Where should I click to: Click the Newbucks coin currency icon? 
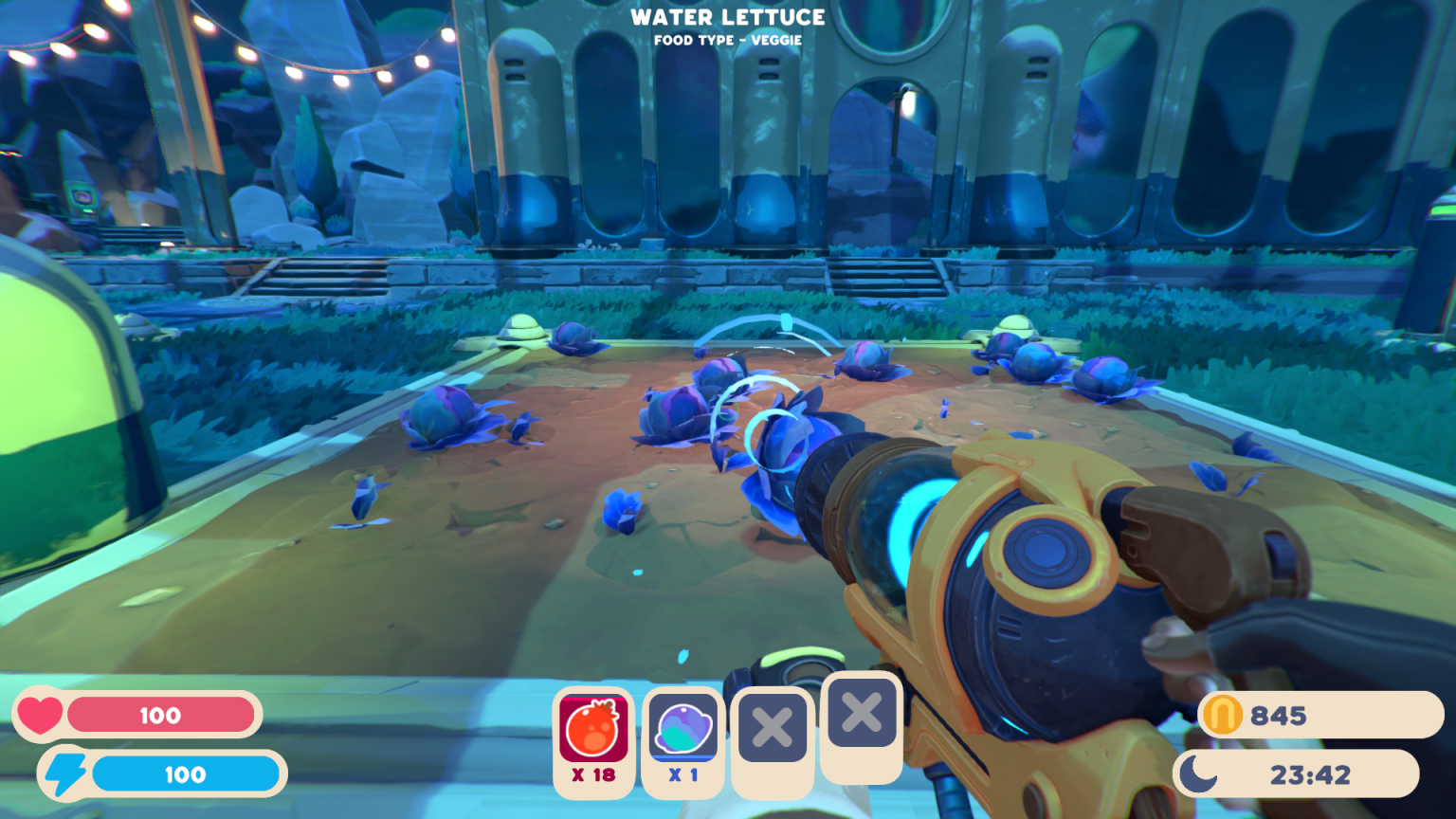click(1223, 717)
